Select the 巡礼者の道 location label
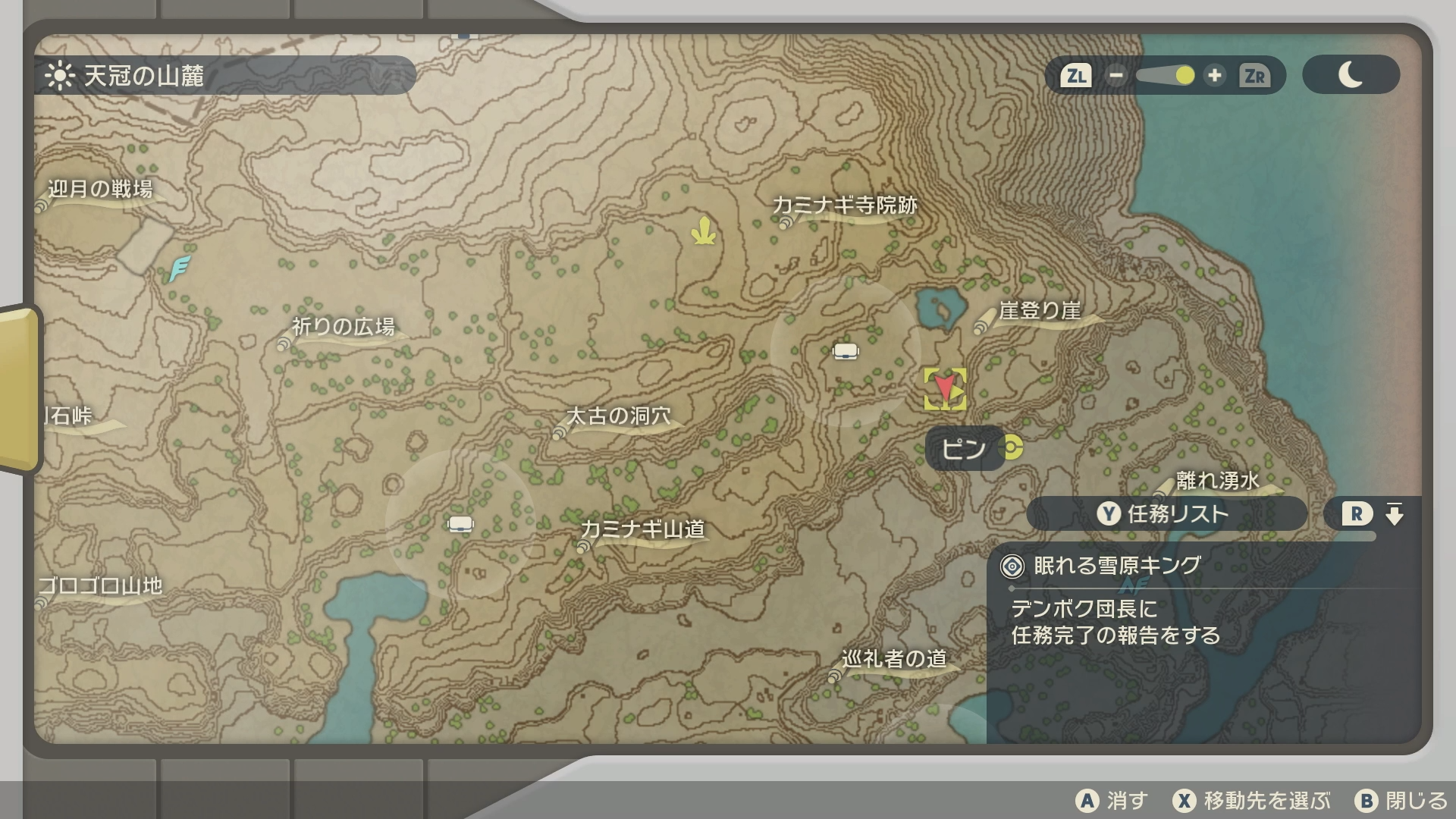Screen dimensions: 1456x819 tap(893, 659)
